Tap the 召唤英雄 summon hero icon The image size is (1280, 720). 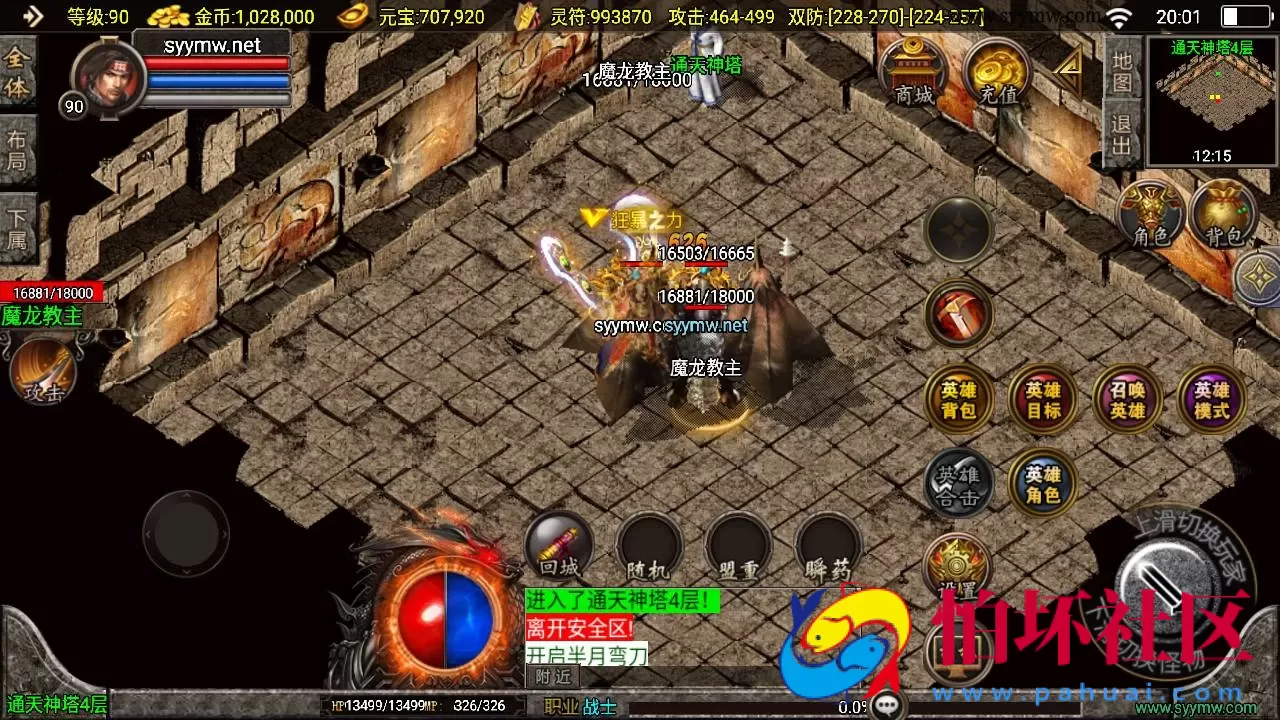(1126, 399)
